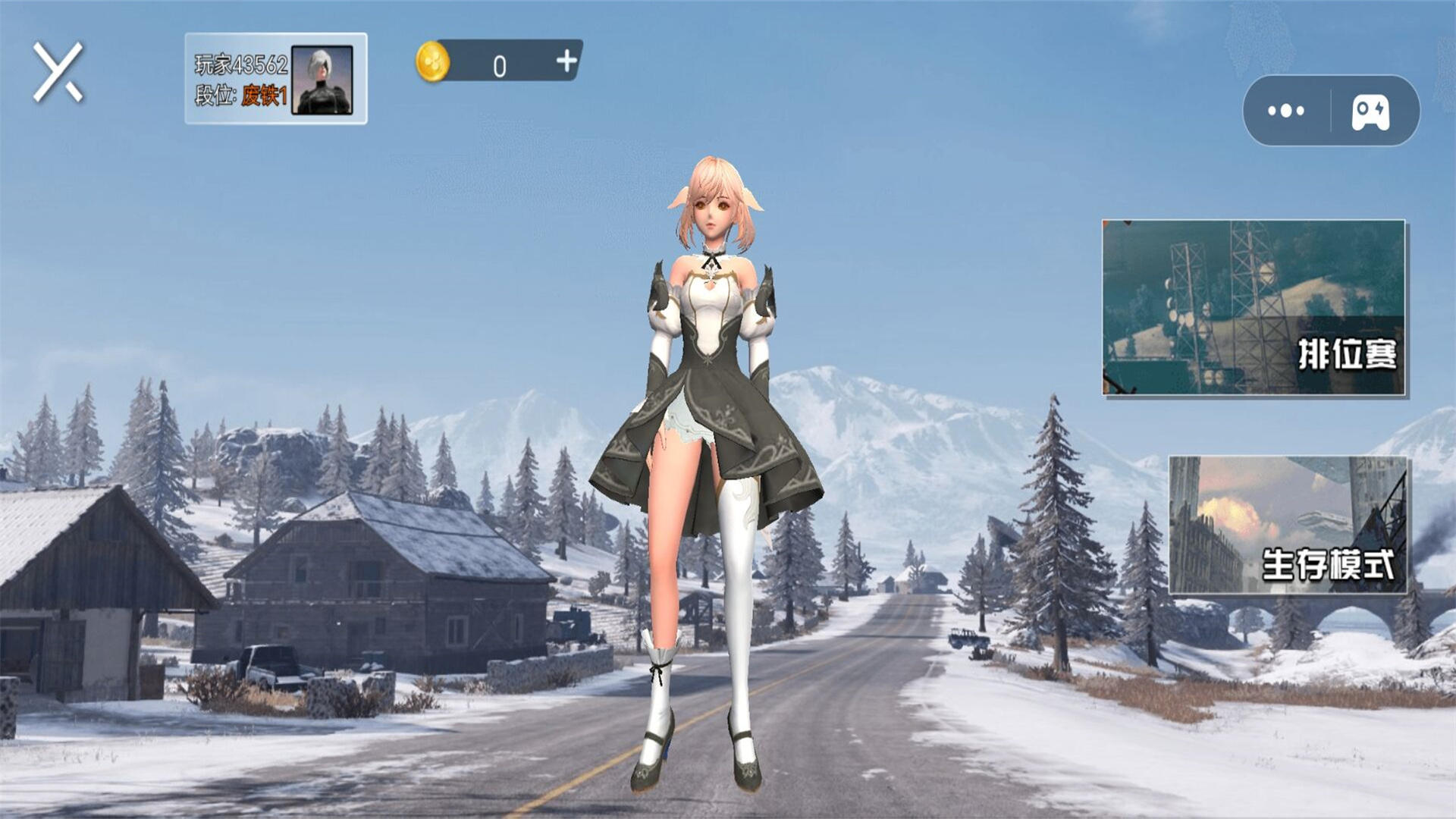Choose the 生存模式 survival mode
The width and height of the screenshot is (1456, 819).
(1288, 525)
